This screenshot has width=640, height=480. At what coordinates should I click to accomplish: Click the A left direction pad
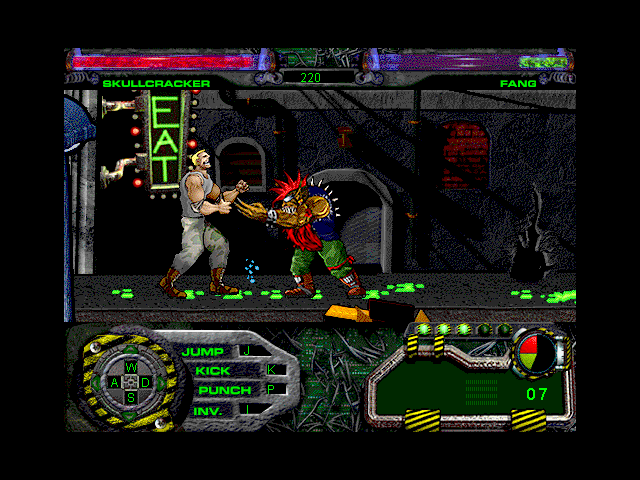pyautogui.click(x=115, y=382)
